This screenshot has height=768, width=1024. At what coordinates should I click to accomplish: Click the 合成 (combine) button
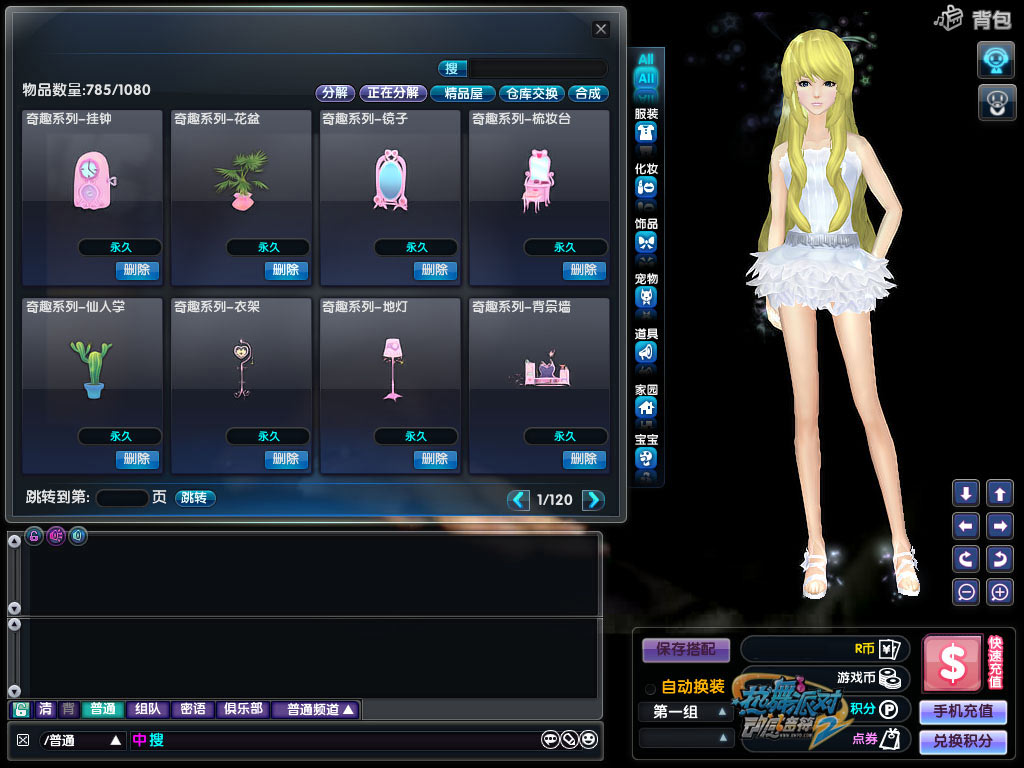point(588,93)
